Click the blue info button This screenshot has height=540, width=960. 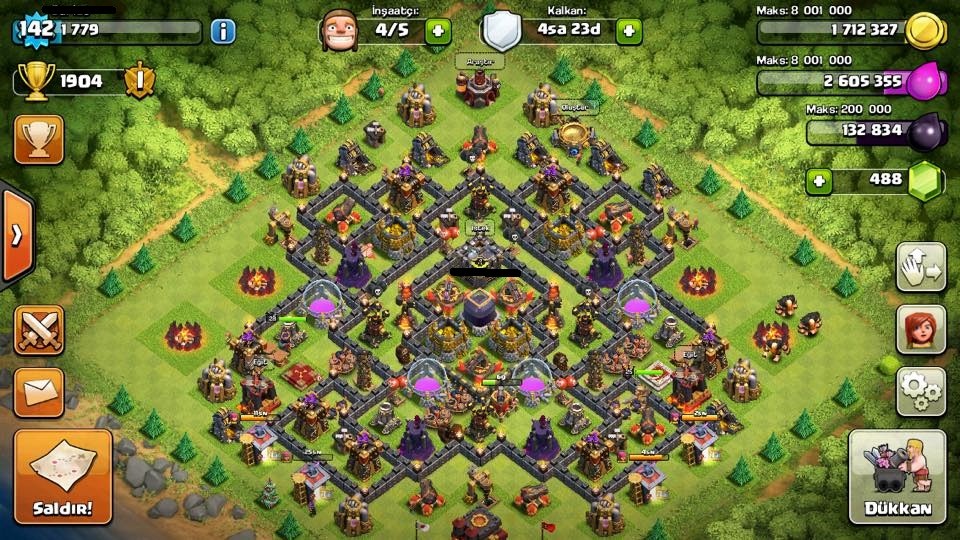[x=222, y=31]
